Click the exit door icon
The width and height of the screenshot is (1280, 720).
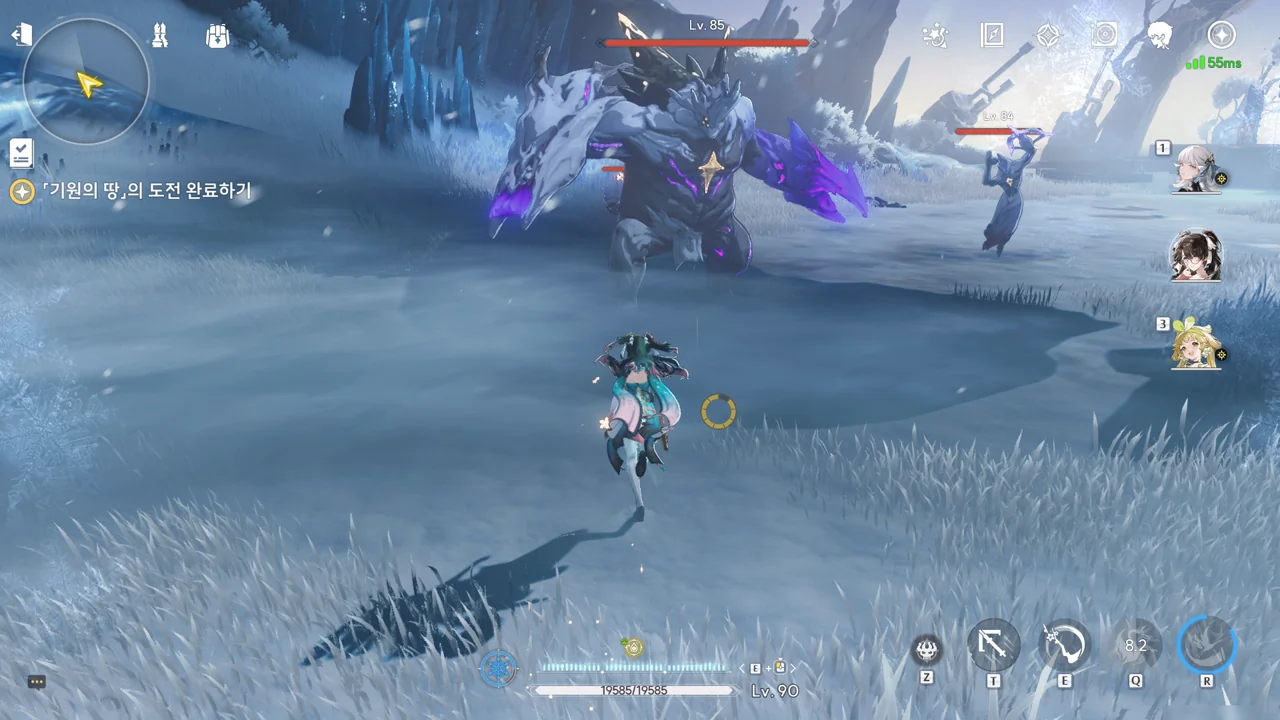21,35
